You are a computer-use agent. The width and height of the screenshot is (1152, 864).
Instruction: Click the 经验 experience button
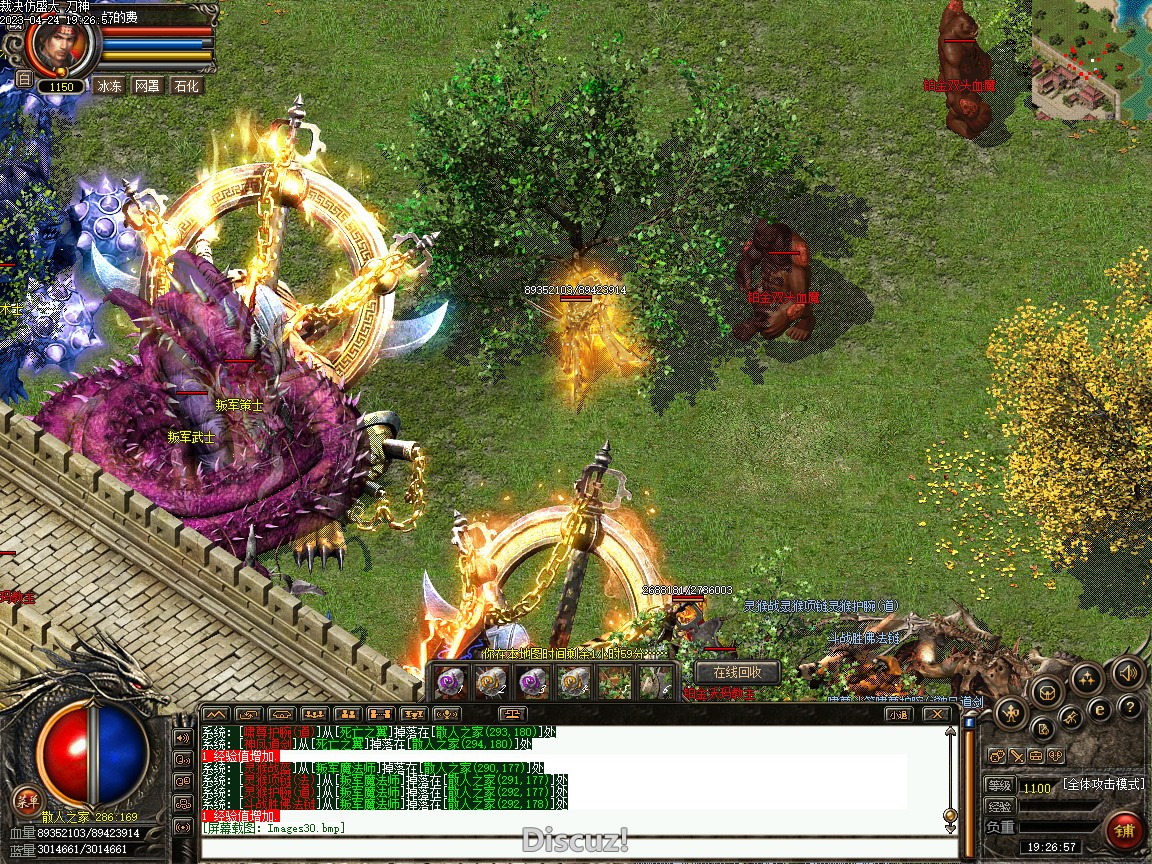tap(999, 807)
